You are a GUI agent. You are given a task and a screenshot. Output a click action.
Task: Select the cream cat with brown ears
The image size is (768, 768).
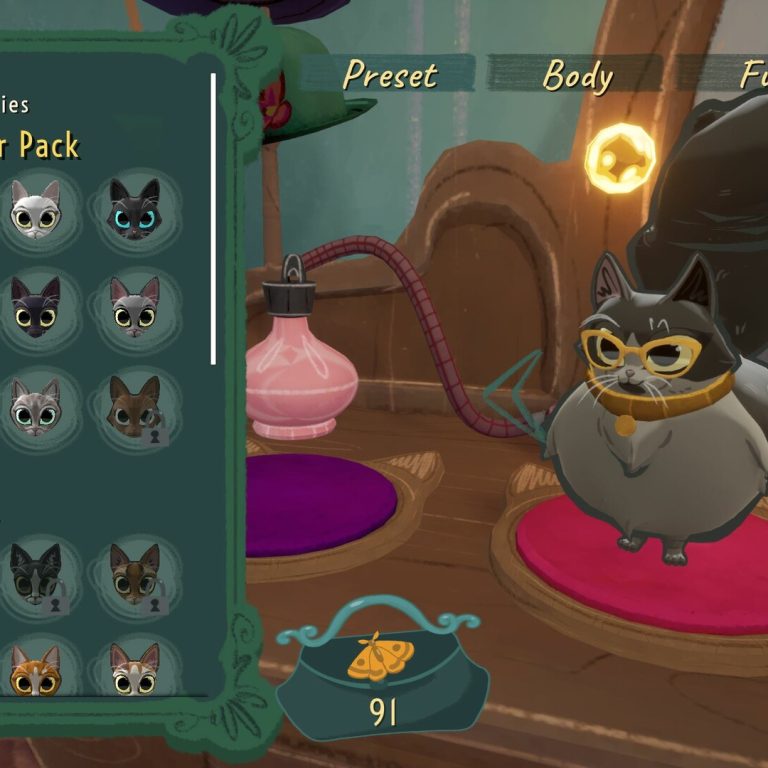tap(134, 671)
